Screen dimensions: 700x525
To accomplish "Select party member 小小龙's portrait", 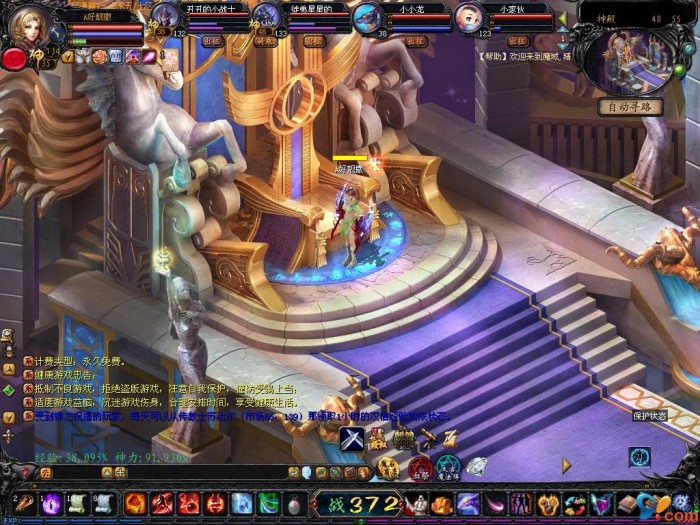I will pos(367,17).
